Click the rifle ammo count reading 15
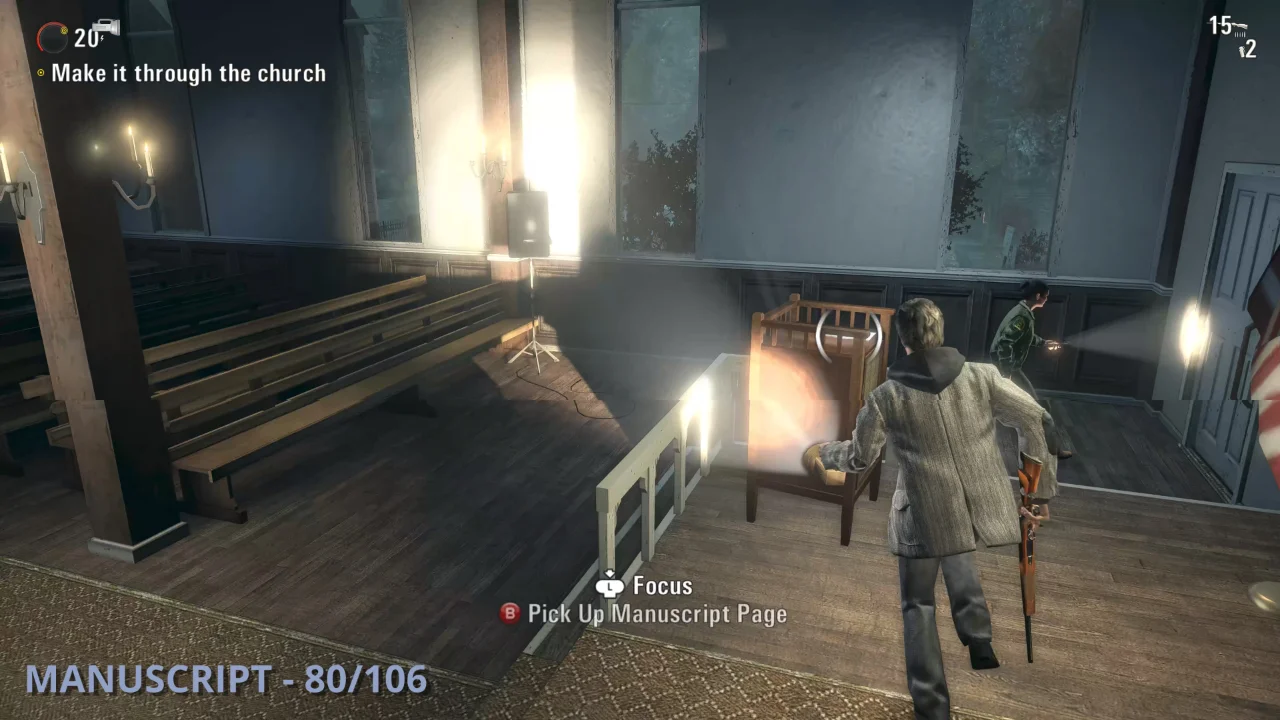1280x720 pixels. tap(1221, 25)
